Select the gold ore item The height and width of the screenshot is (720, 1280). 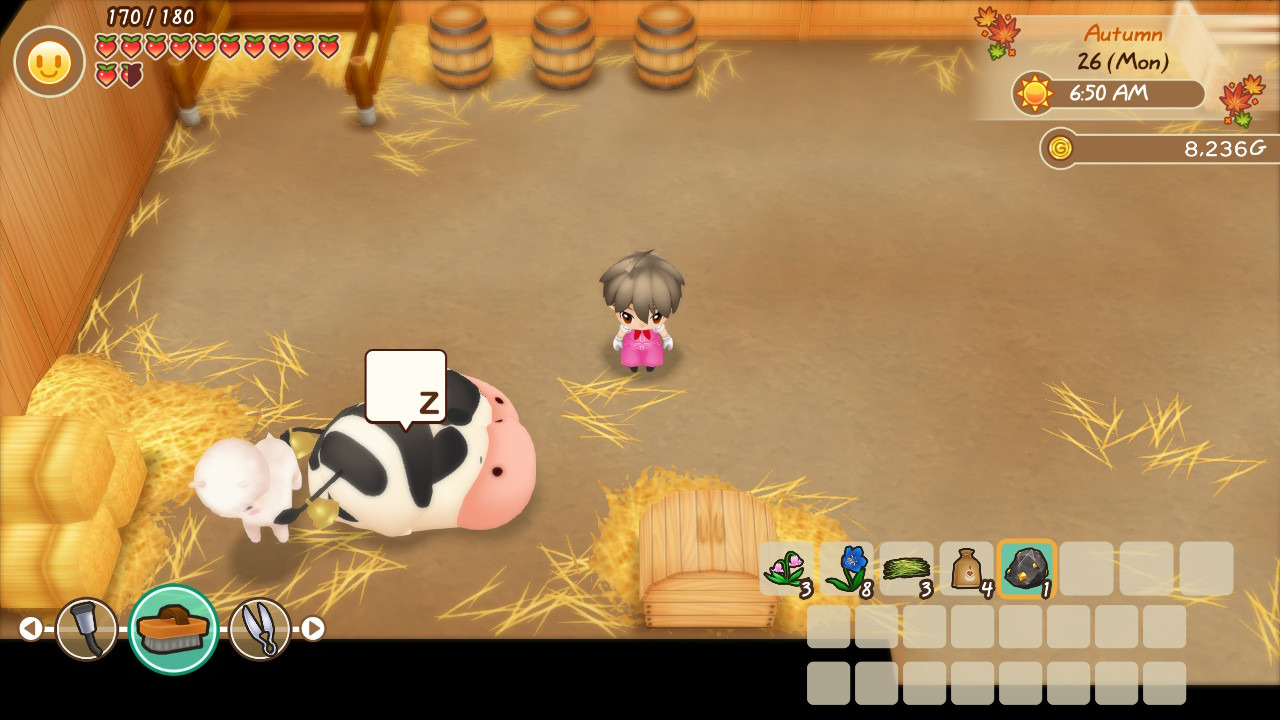pyautogui.click(x=1026, y=569)
